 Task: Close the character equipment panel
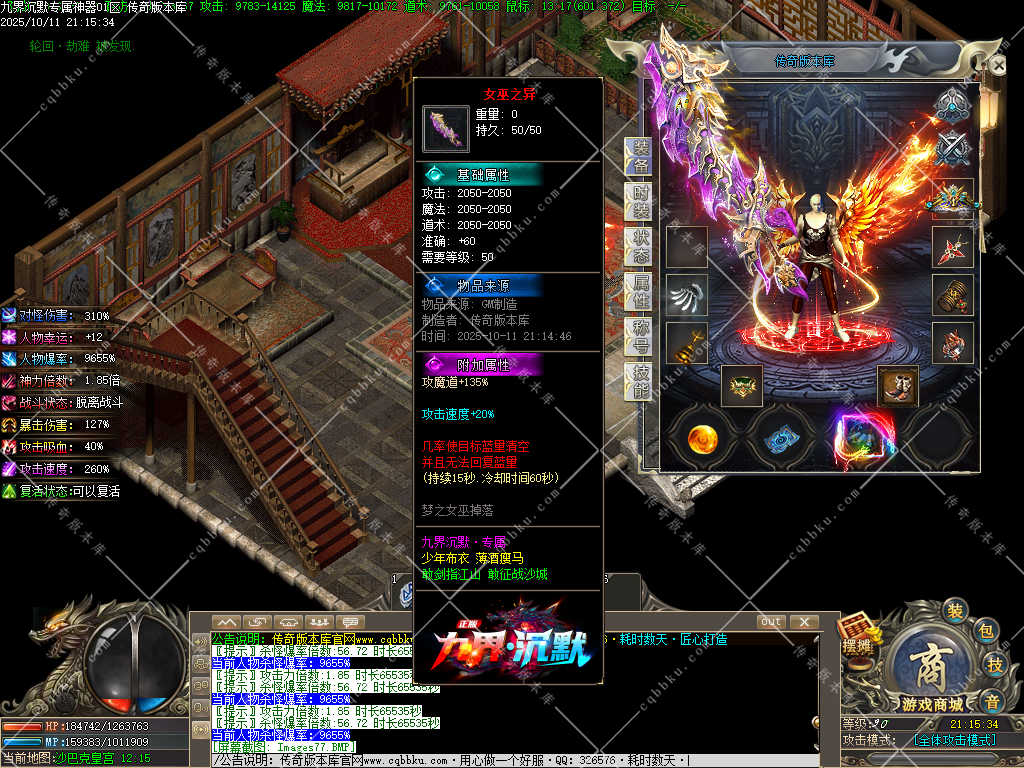pyautogui.click(x=997, y=64)
